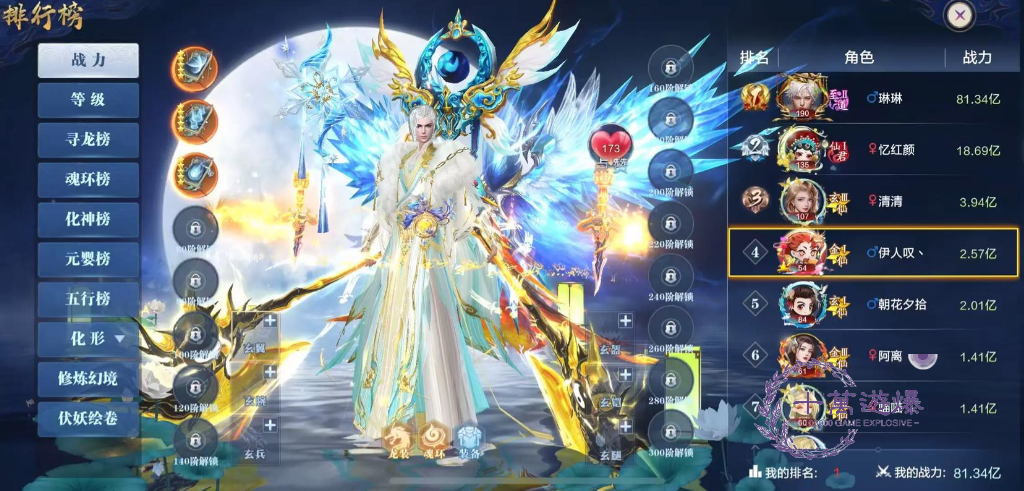1024x491 pixels.
Task: Open the 寻龙榜 ranking
Action: tap(88, 139)
